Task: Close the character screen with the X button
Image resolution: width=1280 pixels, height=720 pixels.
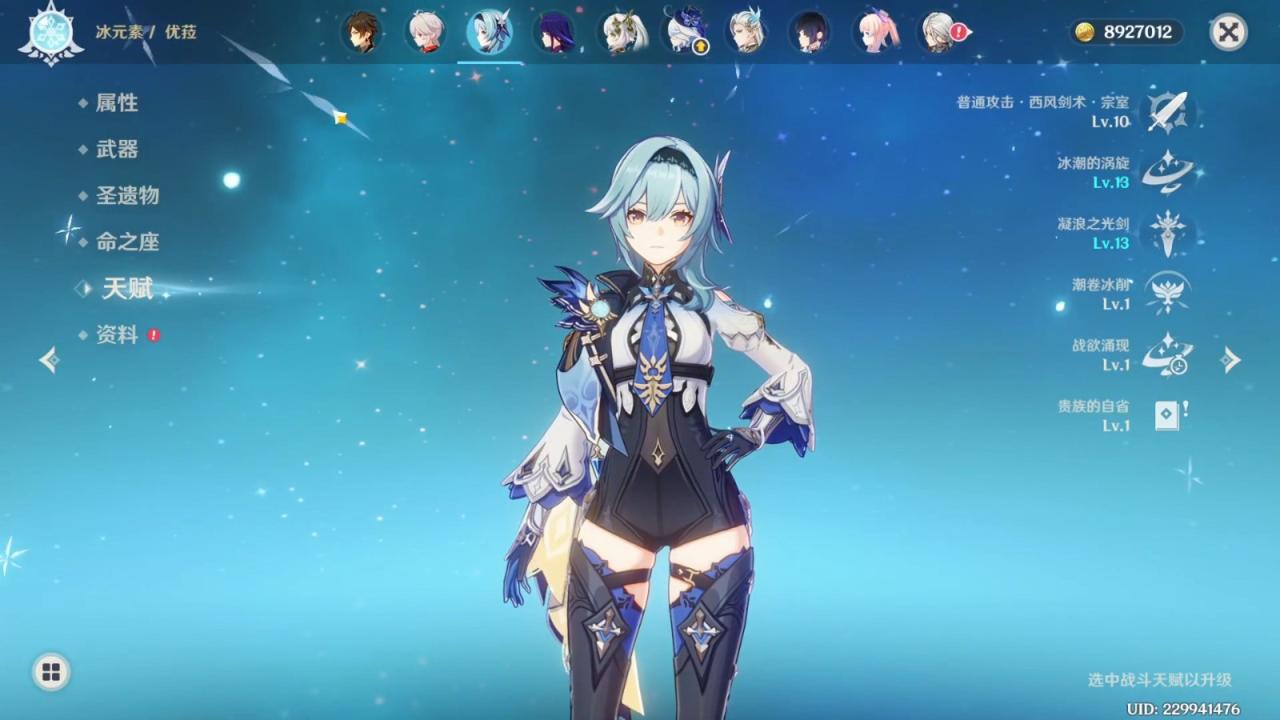Action: coord(1227,29)
